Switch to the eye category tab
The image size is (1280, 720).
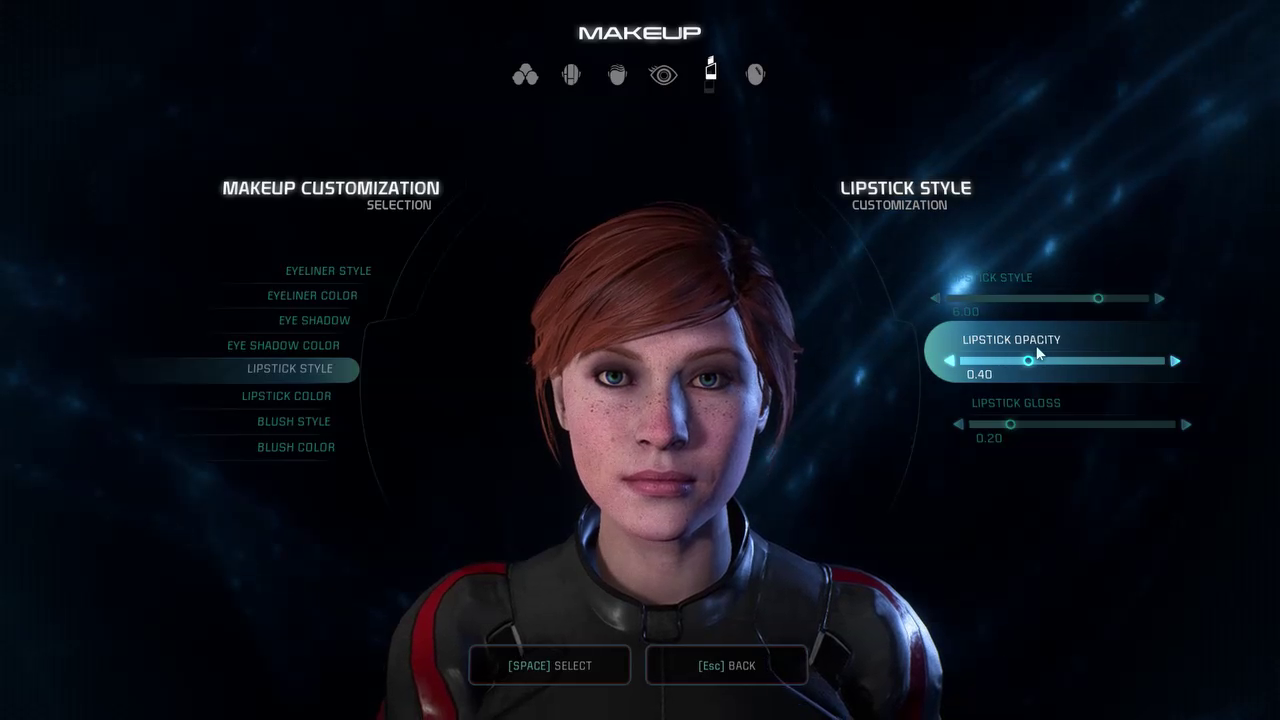point(663,75)
